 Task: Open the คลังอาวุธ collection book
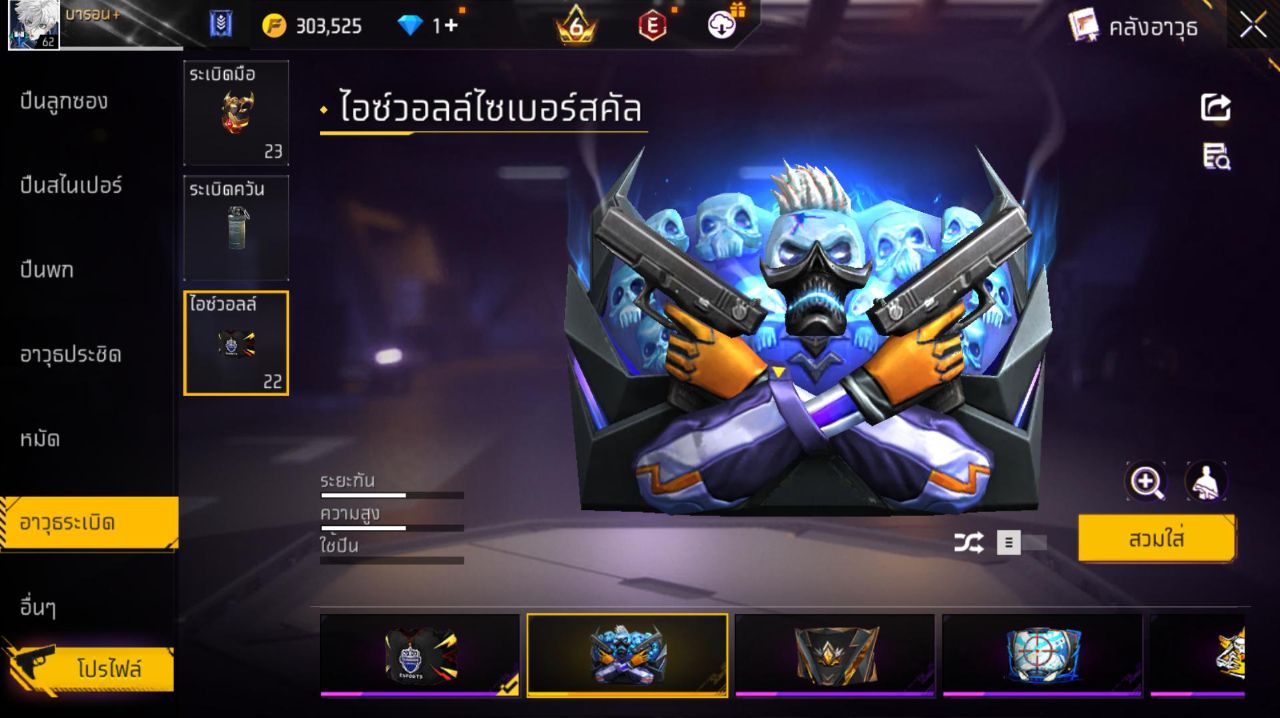click(1134, 26)
